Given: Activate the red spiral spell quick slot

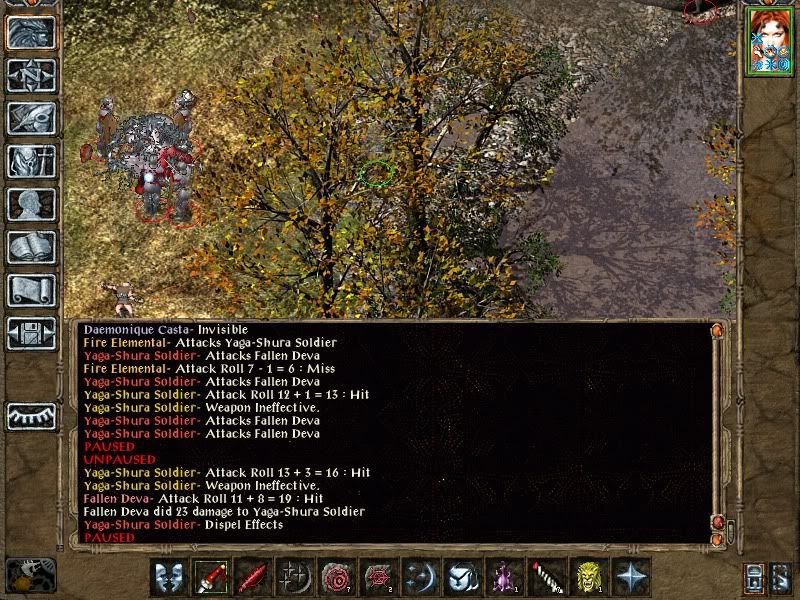Looking at the screenshot, I should (337, 577).
